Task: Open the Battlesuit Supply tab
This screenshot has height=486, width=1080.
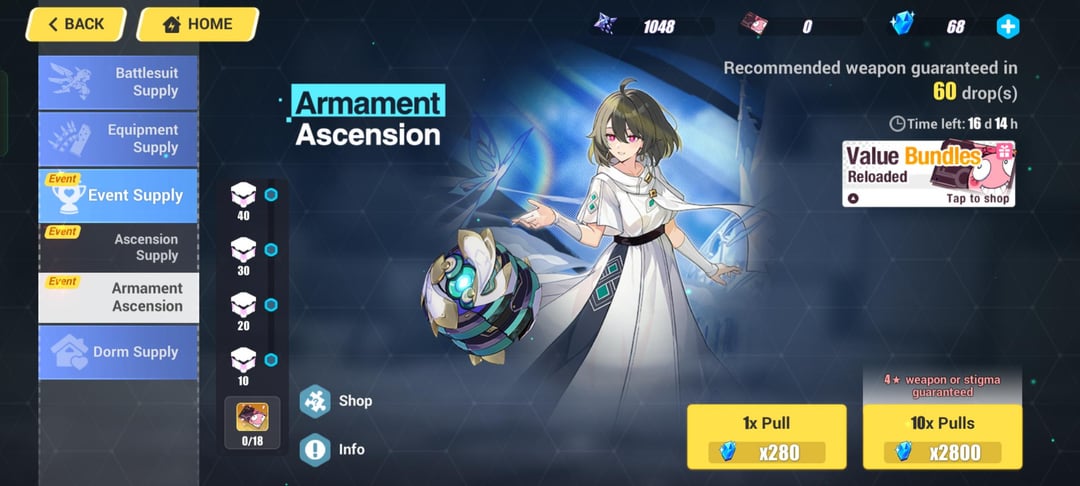Action: click(118, 82)
